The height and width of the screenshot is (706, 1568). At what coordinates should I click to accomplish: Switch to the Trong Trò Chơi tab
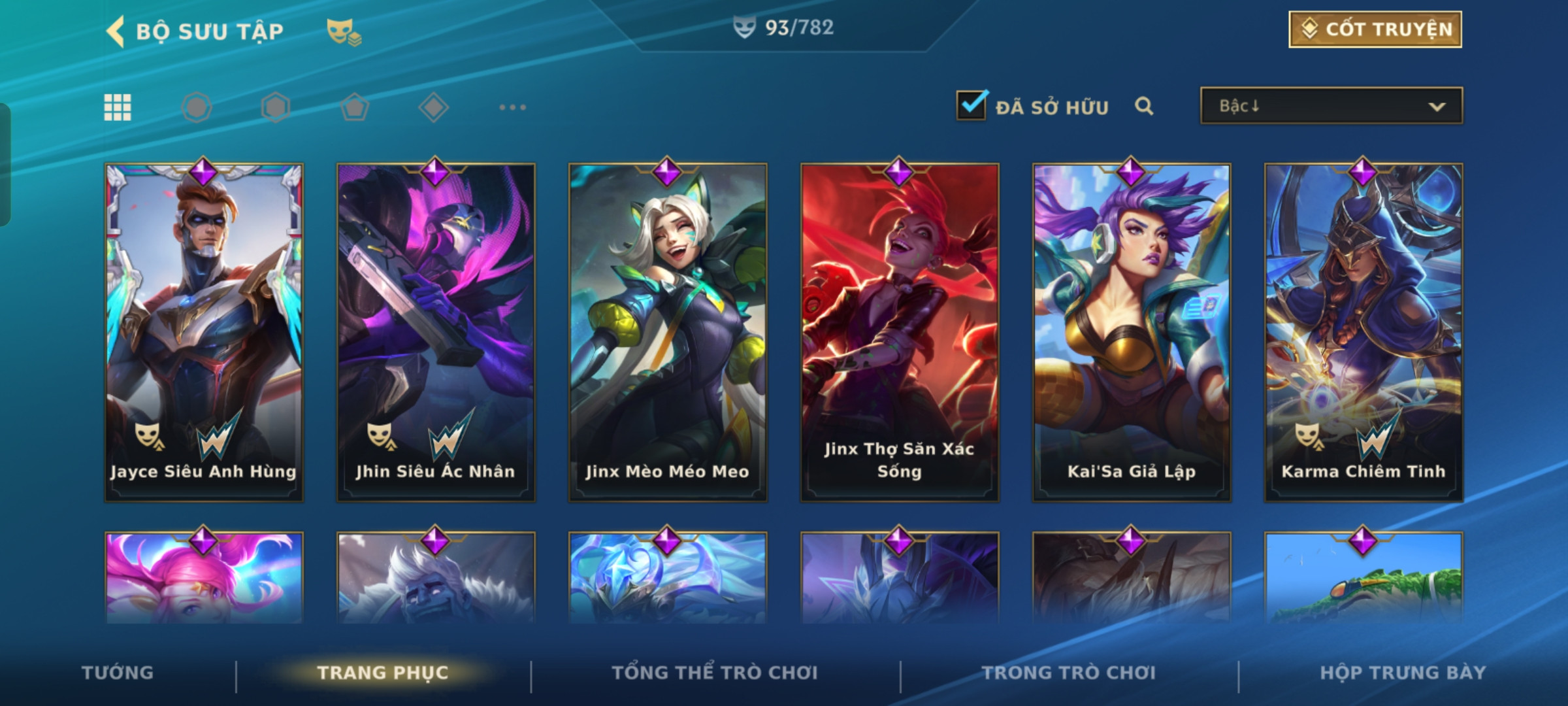[1069, 673]
